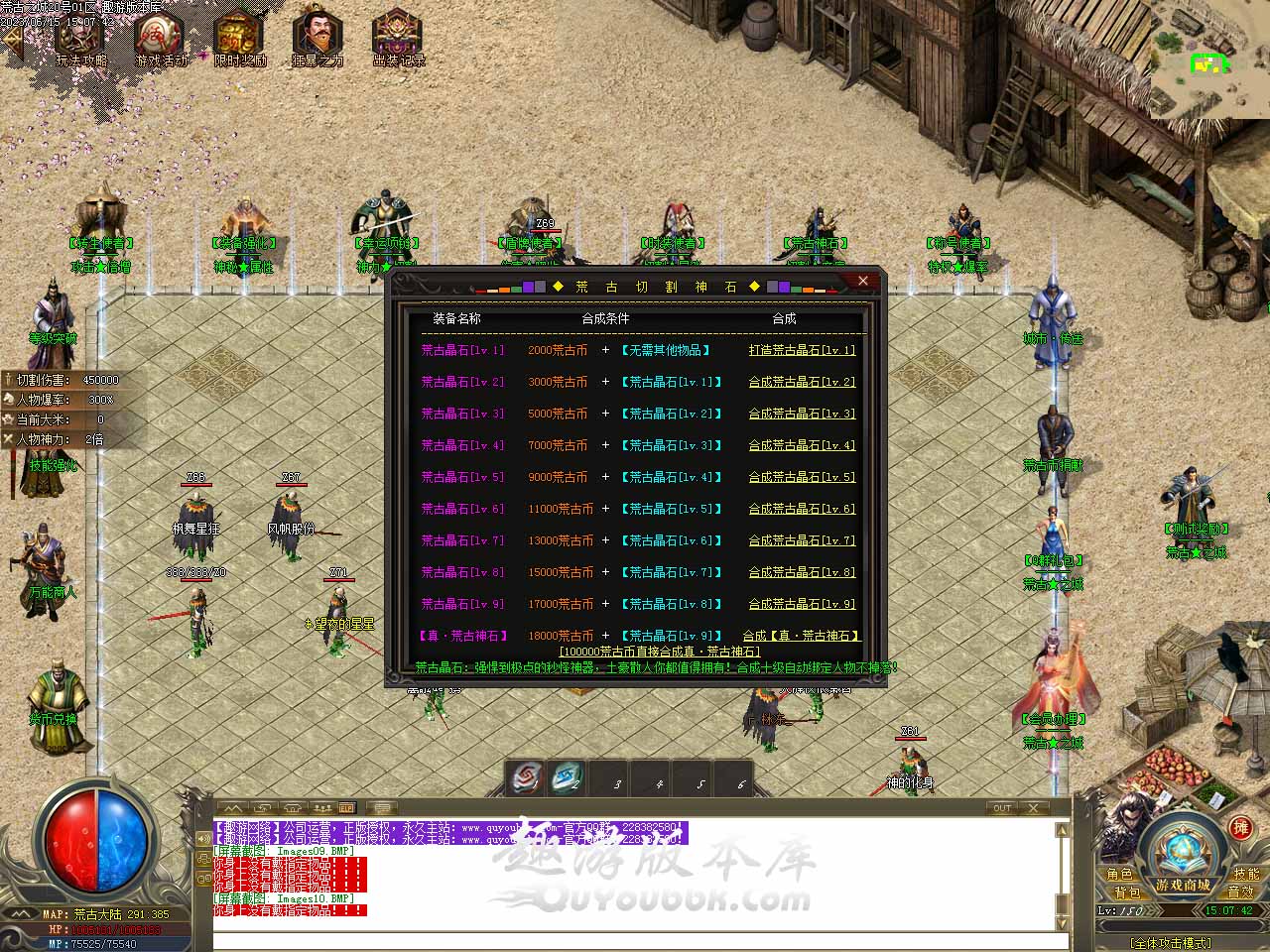Choose 合成荒古晶石[lv.5] option
This screenshot has width=1270, height=952.
[801, 477]
